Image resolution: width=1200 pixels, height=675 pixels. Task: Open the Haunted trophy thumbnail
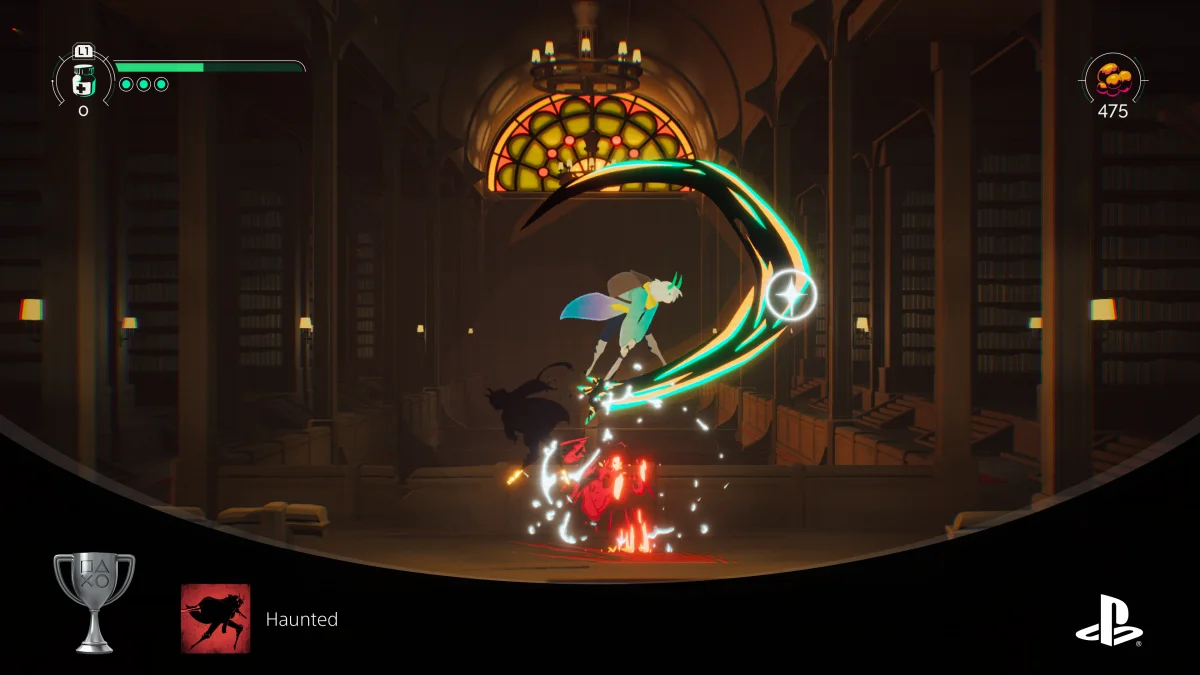click(x=216, y=619)
